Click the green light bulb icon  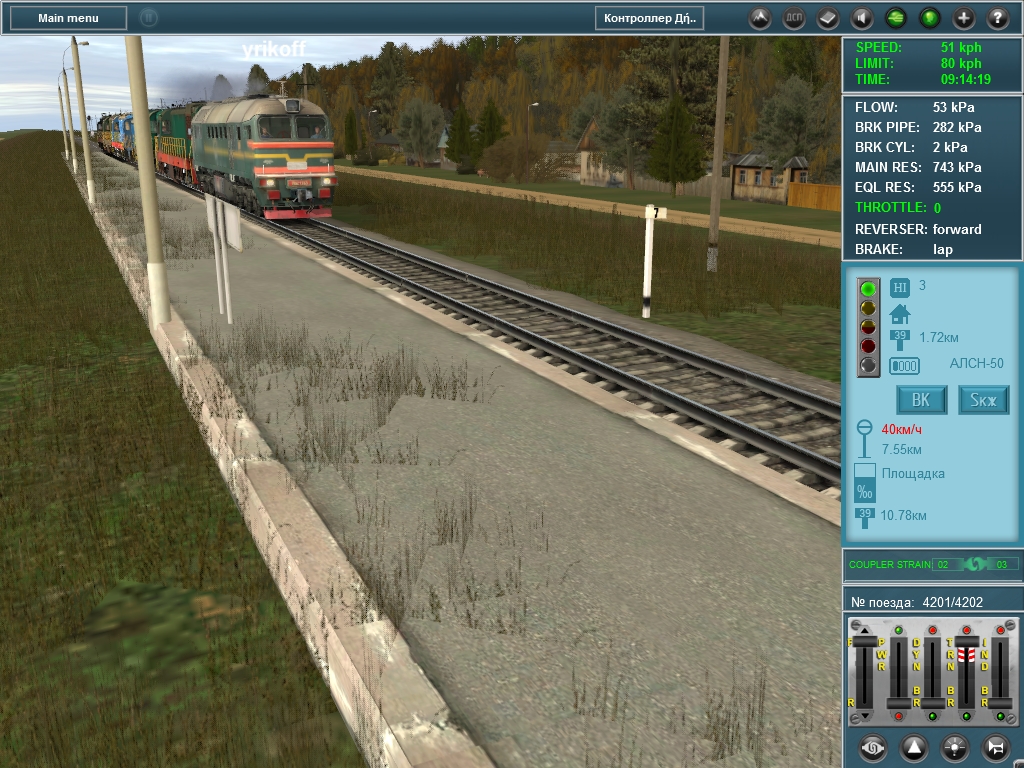[x=930, y=18]
